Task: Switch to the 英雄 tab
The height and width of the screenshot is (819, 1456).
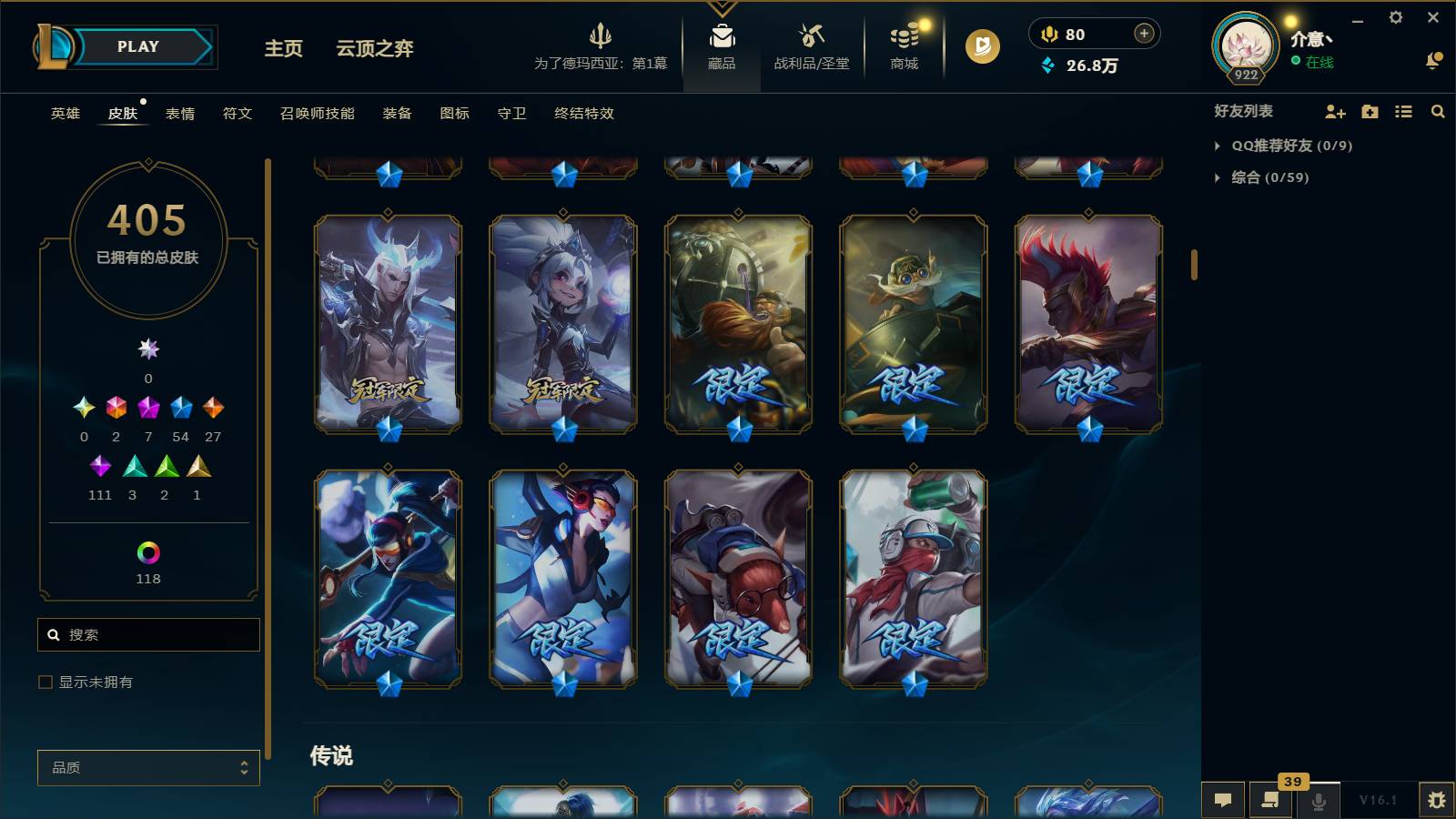Action: [x=64, y=114]
